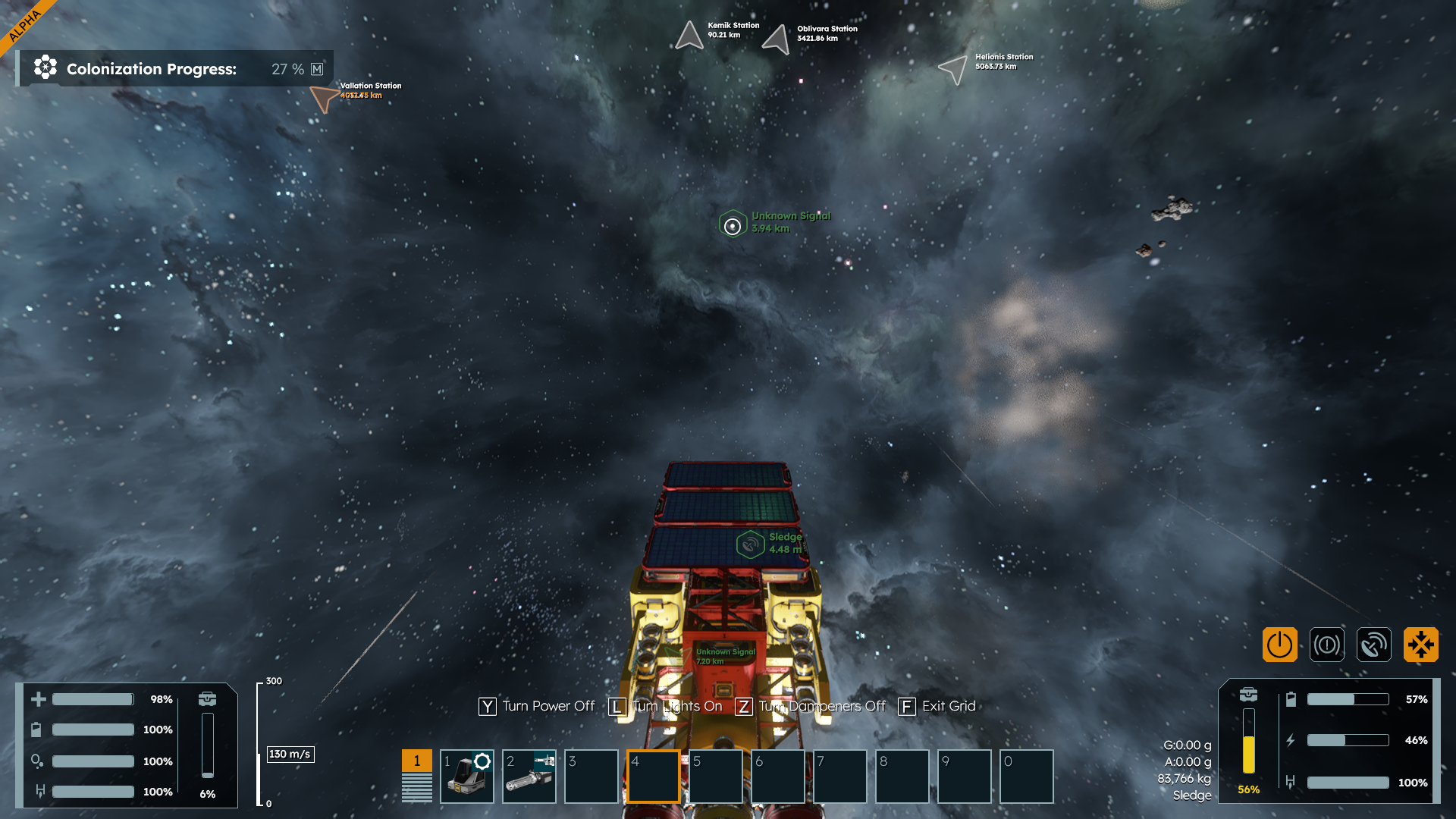
Task: Select the gatling gun in hotbar slot 2
Action: click(x=529, y=777)
